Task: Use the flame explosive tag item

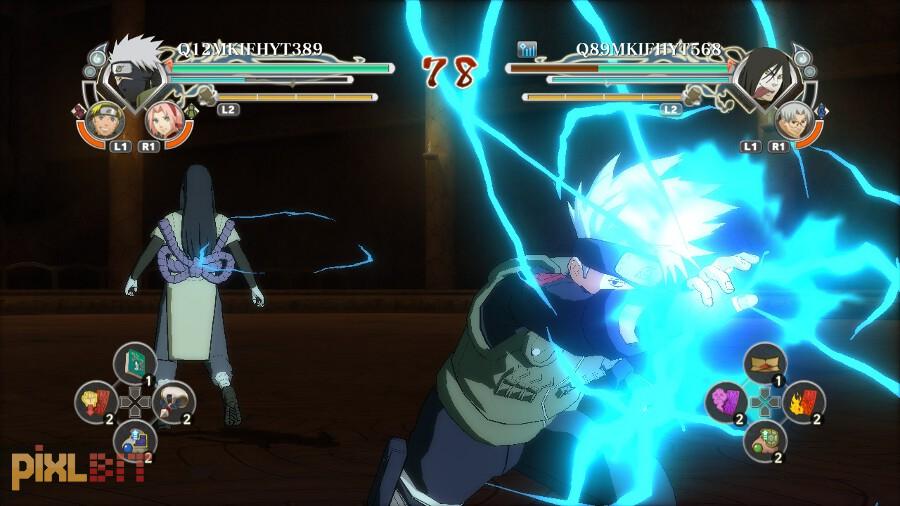Action: [806, 401]
